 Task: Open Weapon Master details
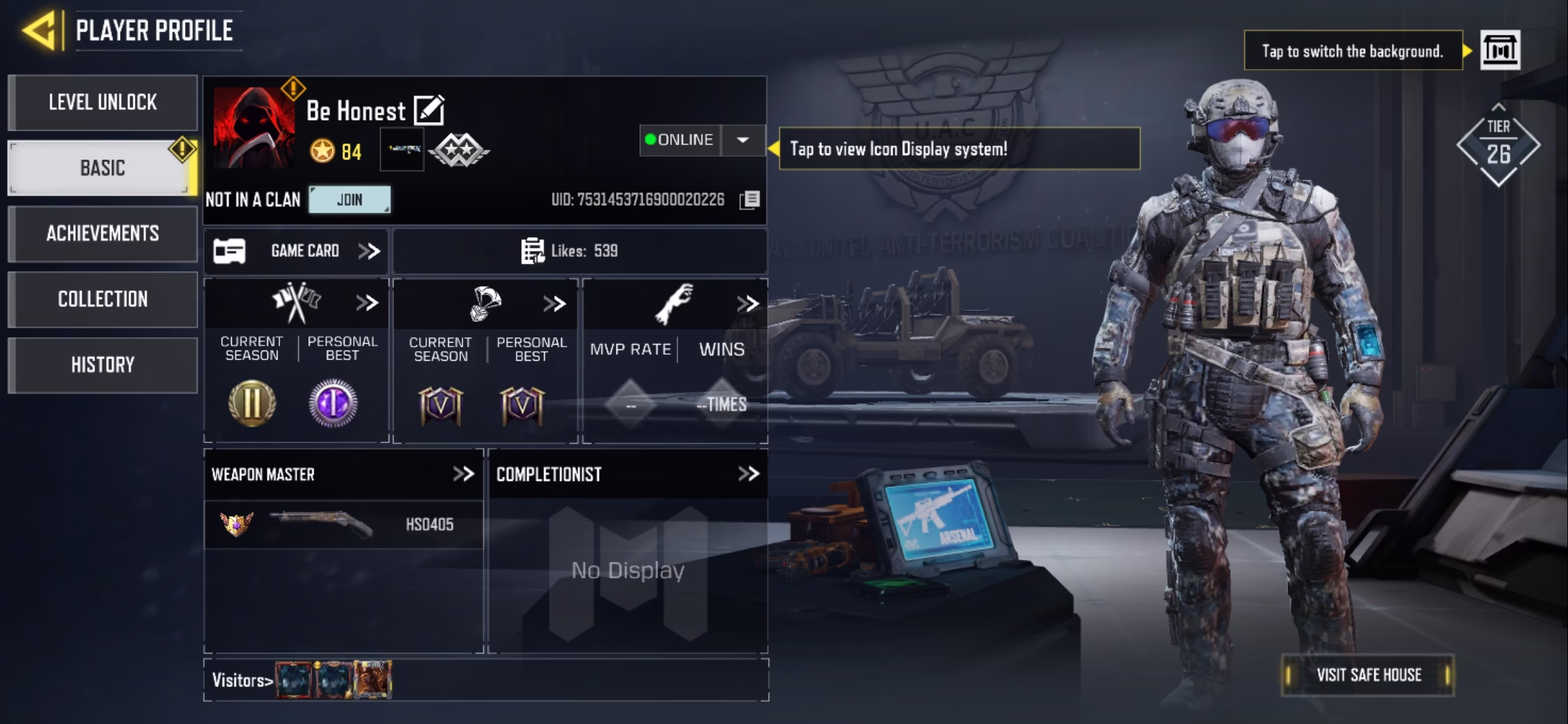coord(463,474)
